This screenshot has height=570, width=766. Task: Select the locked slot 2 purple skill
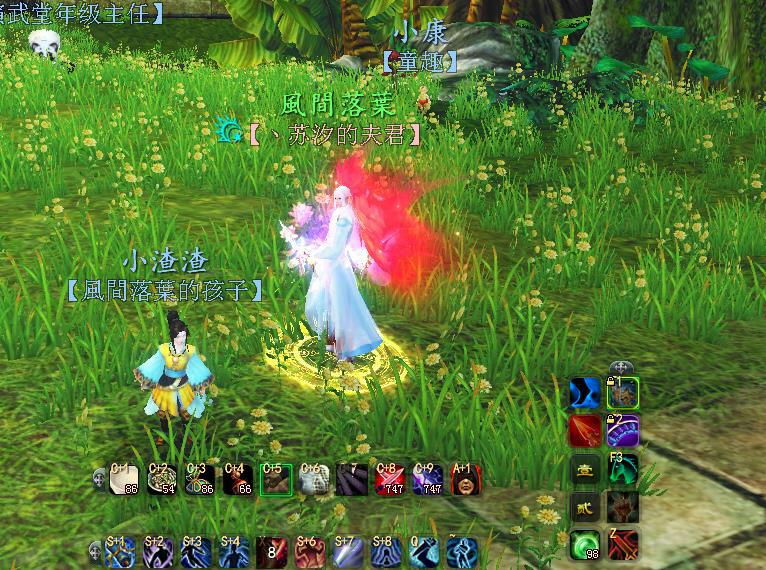623,431
